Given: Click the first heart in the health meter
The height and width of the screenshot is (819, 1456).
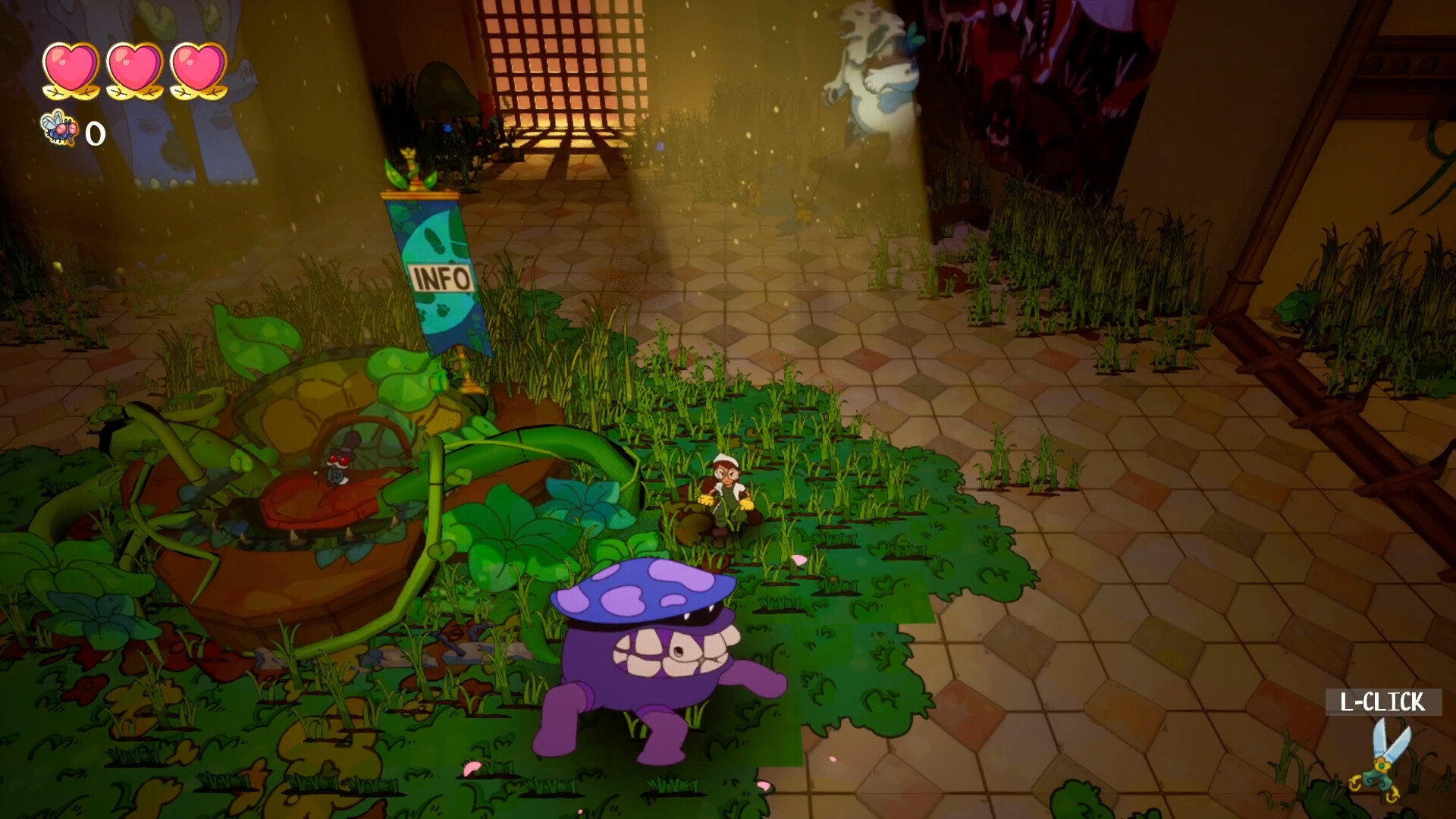Looking at the screenshot, I should click(72, 68).
